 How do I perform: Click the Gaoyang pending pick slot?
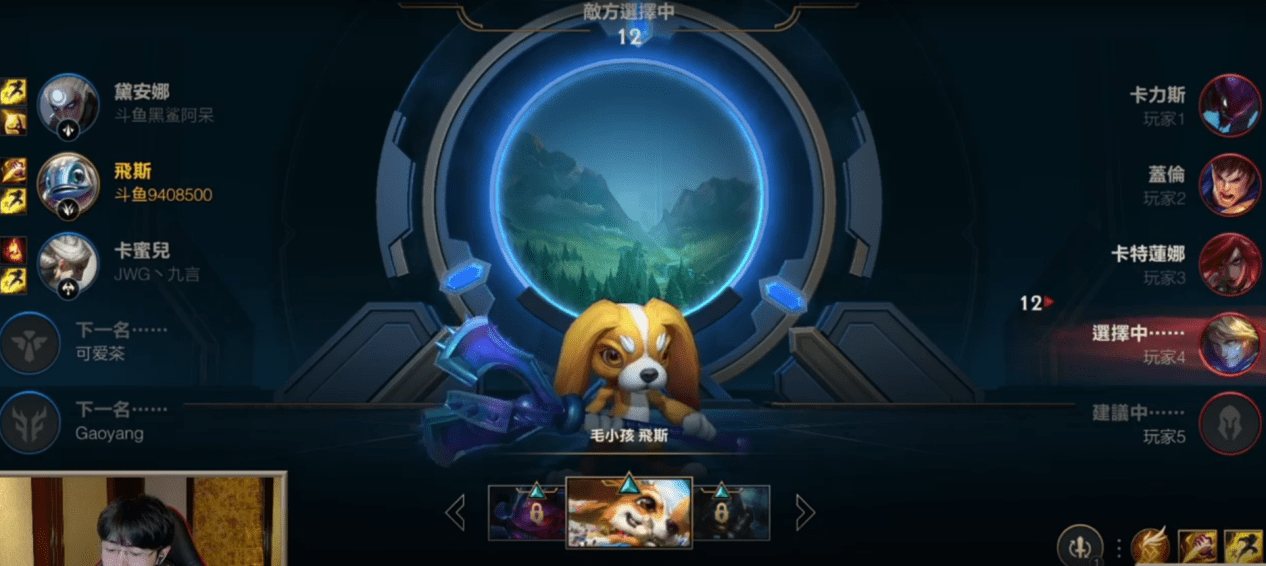coord(30,423)
